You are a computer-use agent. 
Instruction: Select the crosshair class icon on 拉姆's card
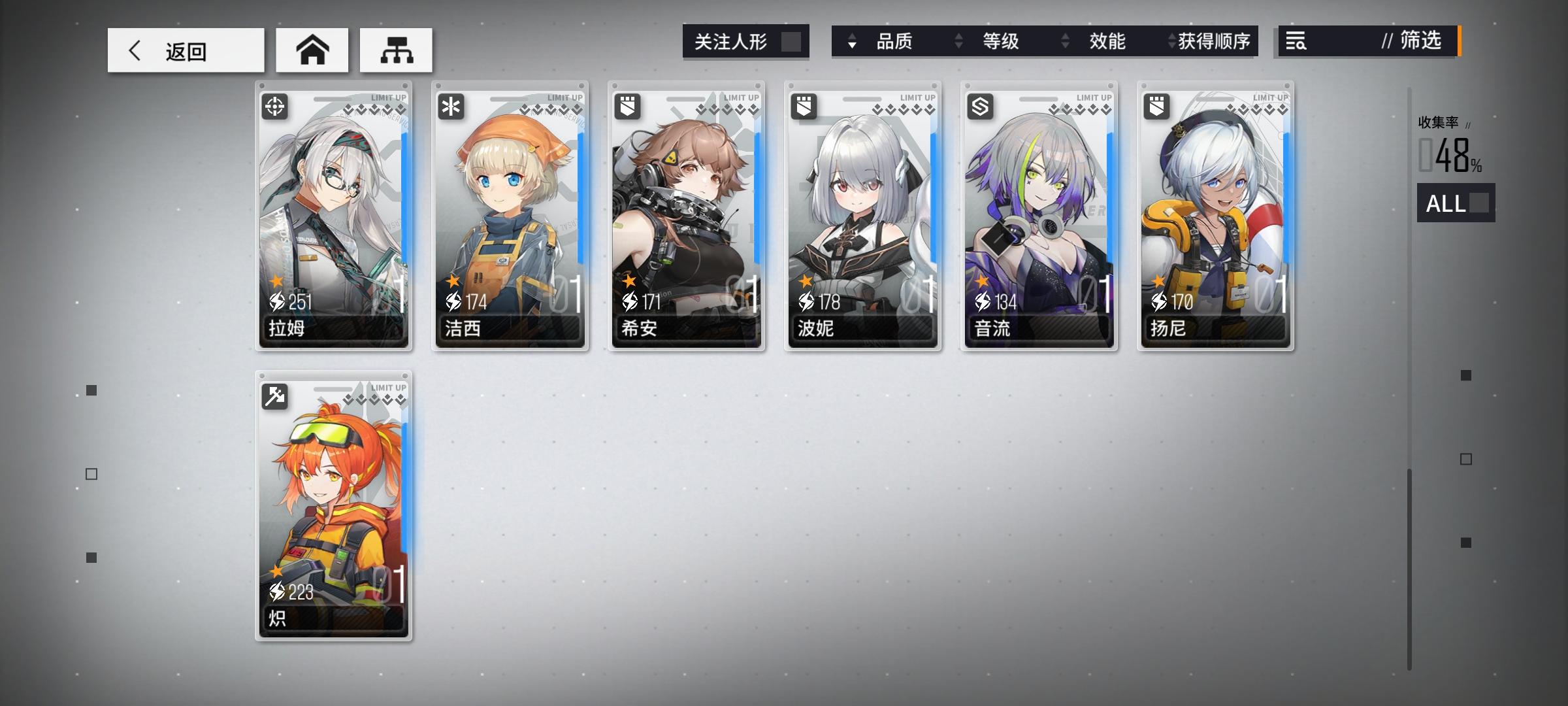coord(274,106)
